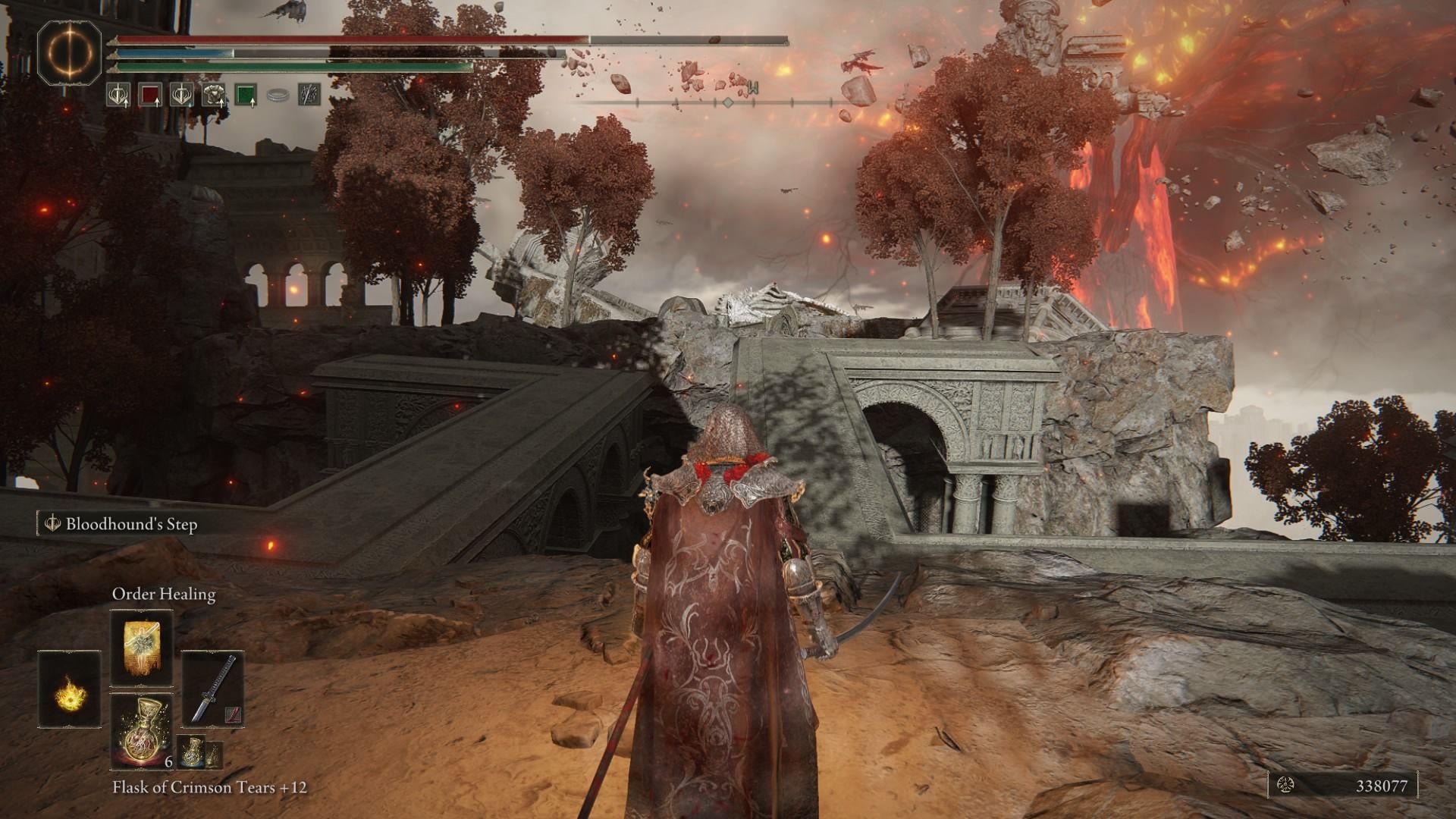Click the Bloodhound's Step skill icon
Screen dimensions: 1456x819
pyautogui.click(x=52, y=523)
